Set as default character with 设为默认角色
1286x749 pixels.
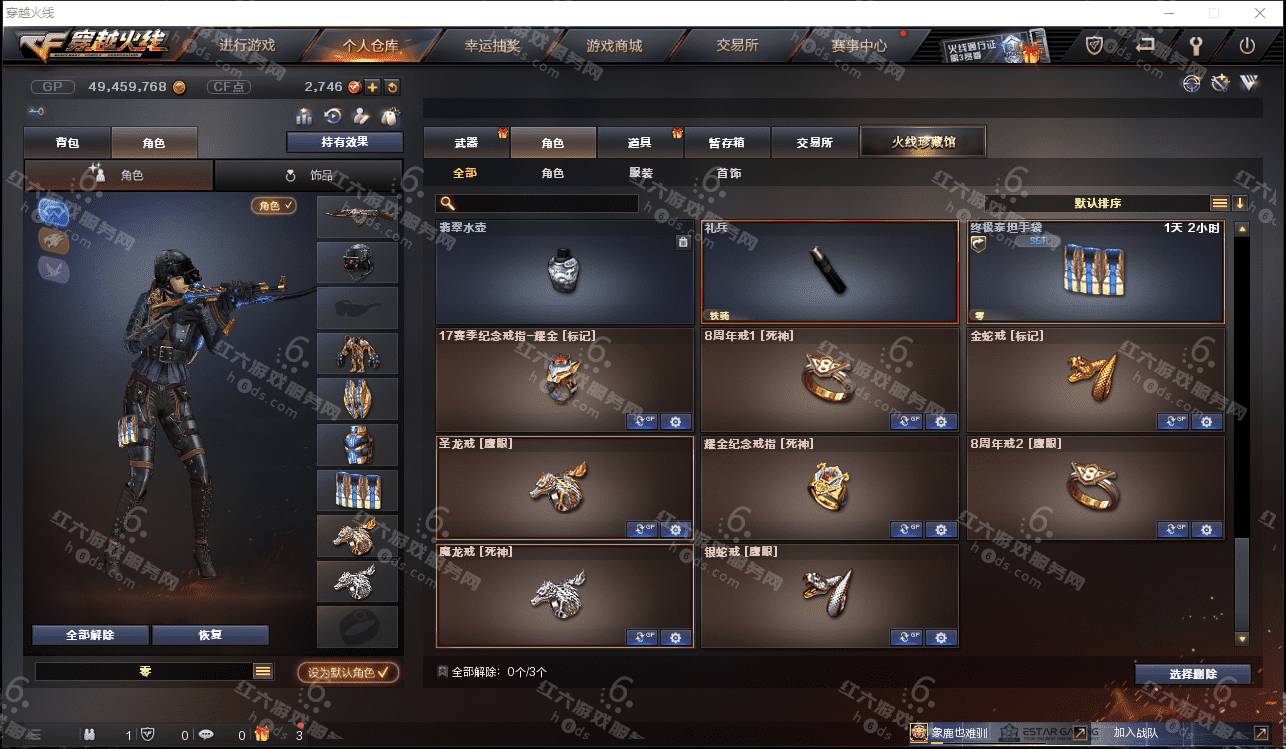(347, 673)
